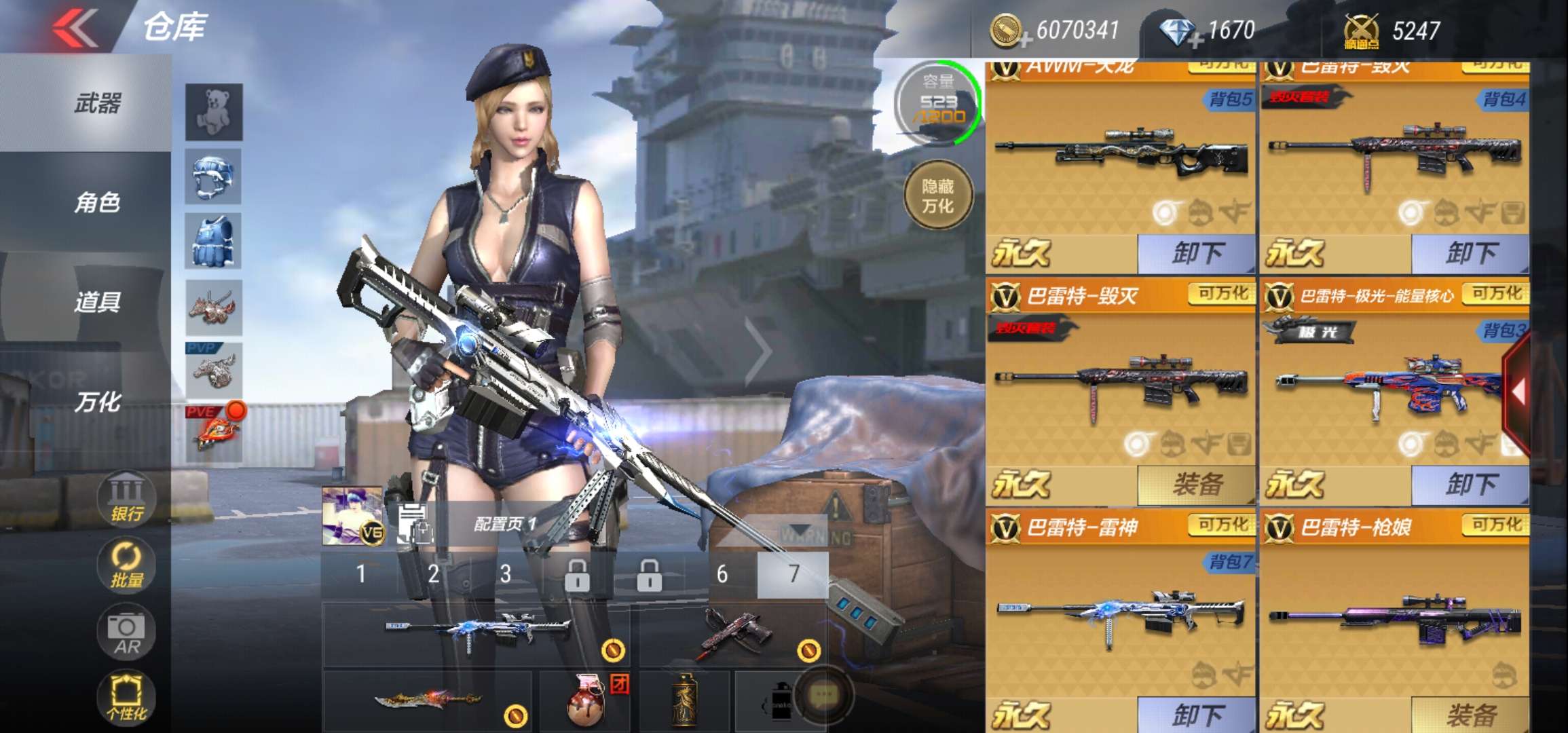Image resolution: width=1568 pixels, height=733 pixels.
Task: Activate the 批量 batch function
Action: (126, 565)
